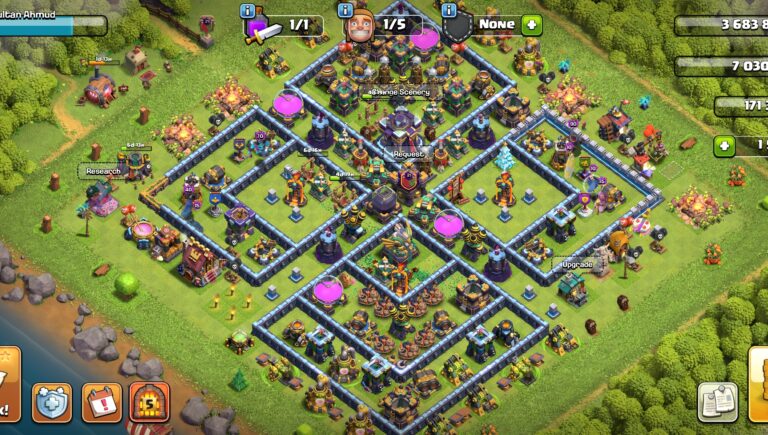Tap the Request label on the clan castle
768x435 pixels.
(x=408, y=155)
